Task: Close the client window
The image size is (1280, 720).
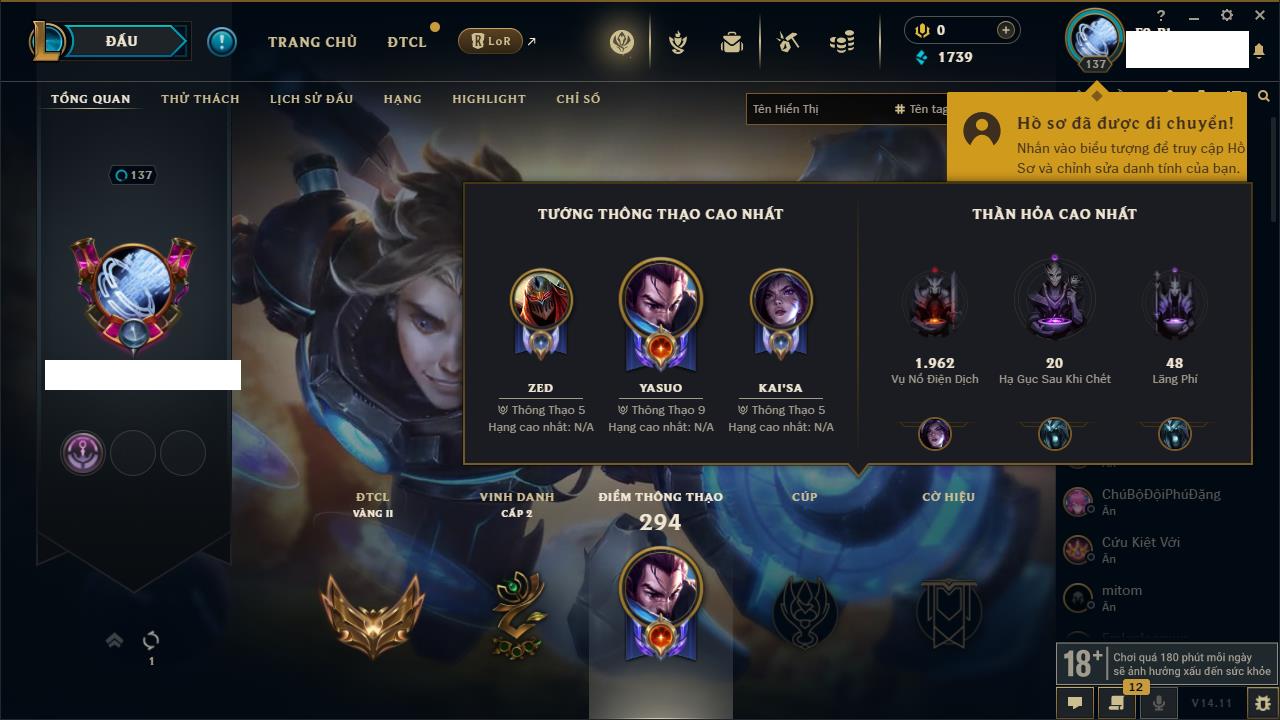Action: click(1258, 15)
